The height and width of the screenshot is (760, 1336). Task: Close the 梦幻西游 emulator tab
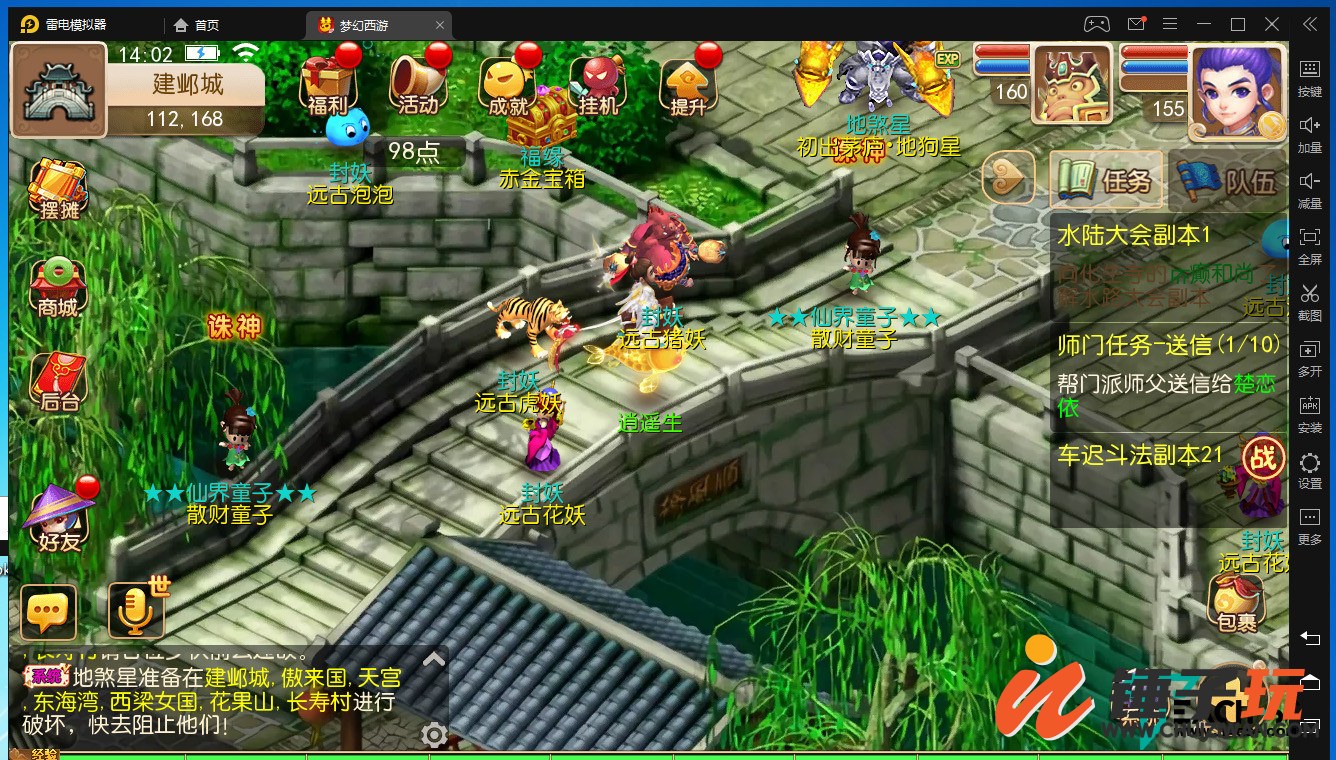pyautogui.click(x=441, y=25)
